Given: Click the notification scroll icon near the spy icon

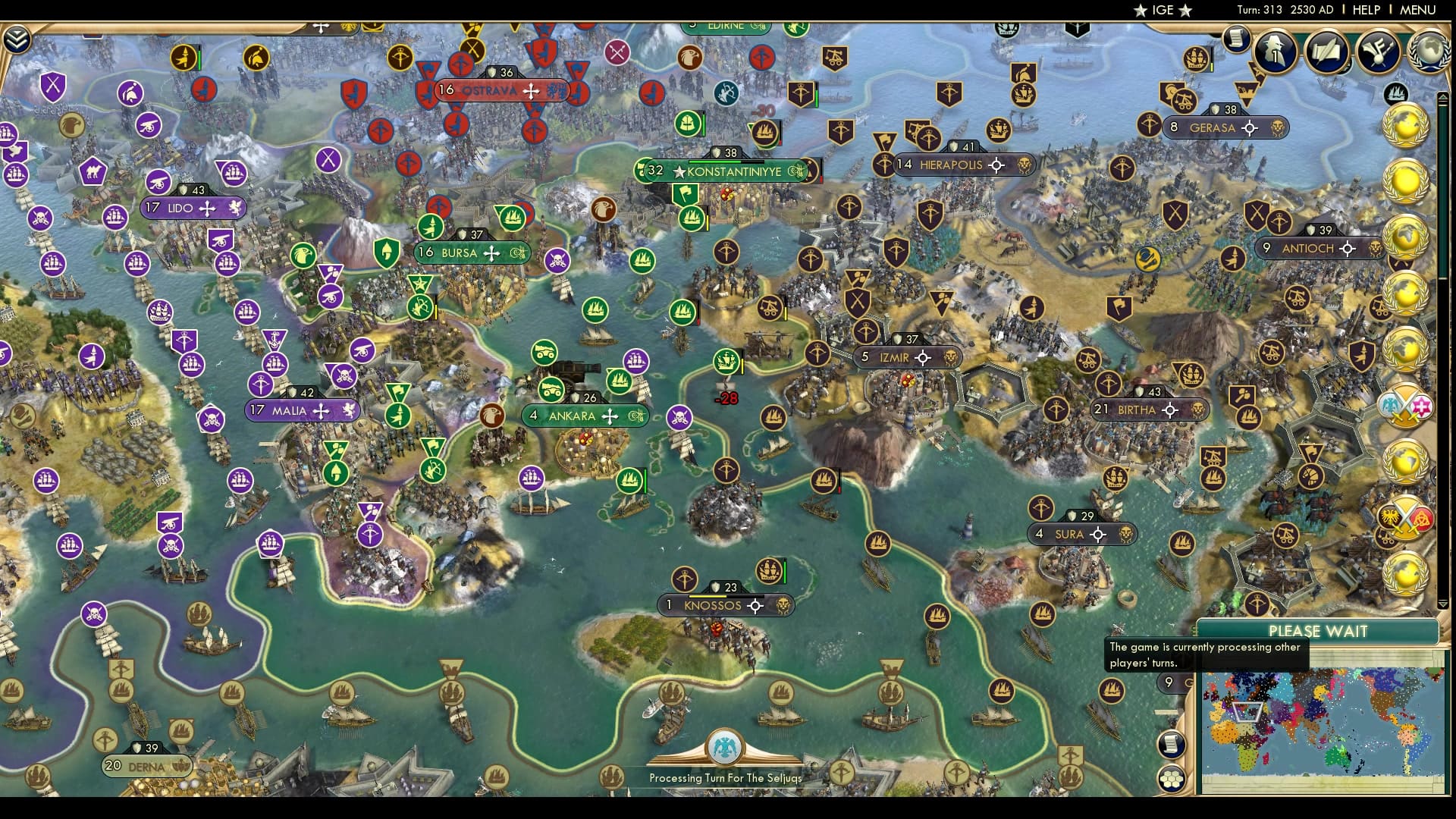Looking at the screenshot, I should (1238, 39).
